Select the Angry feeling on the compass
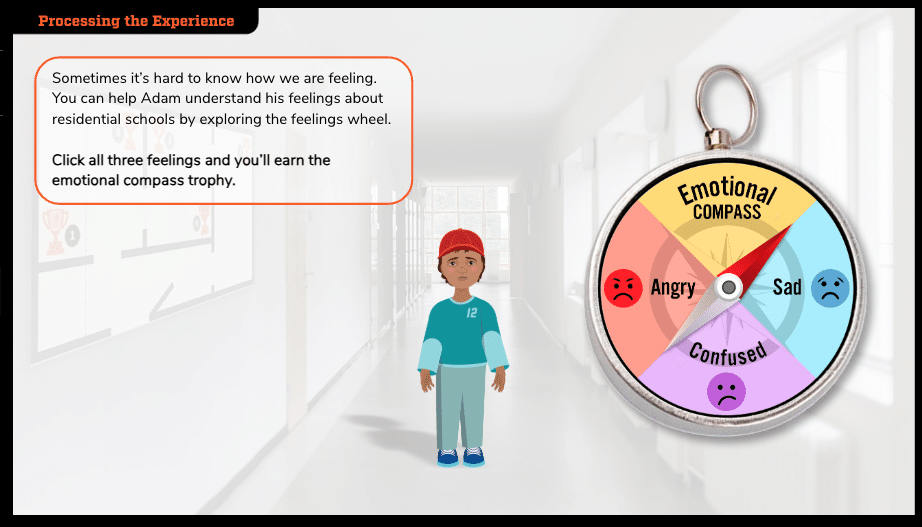922x527 pixels. (650, 288)
